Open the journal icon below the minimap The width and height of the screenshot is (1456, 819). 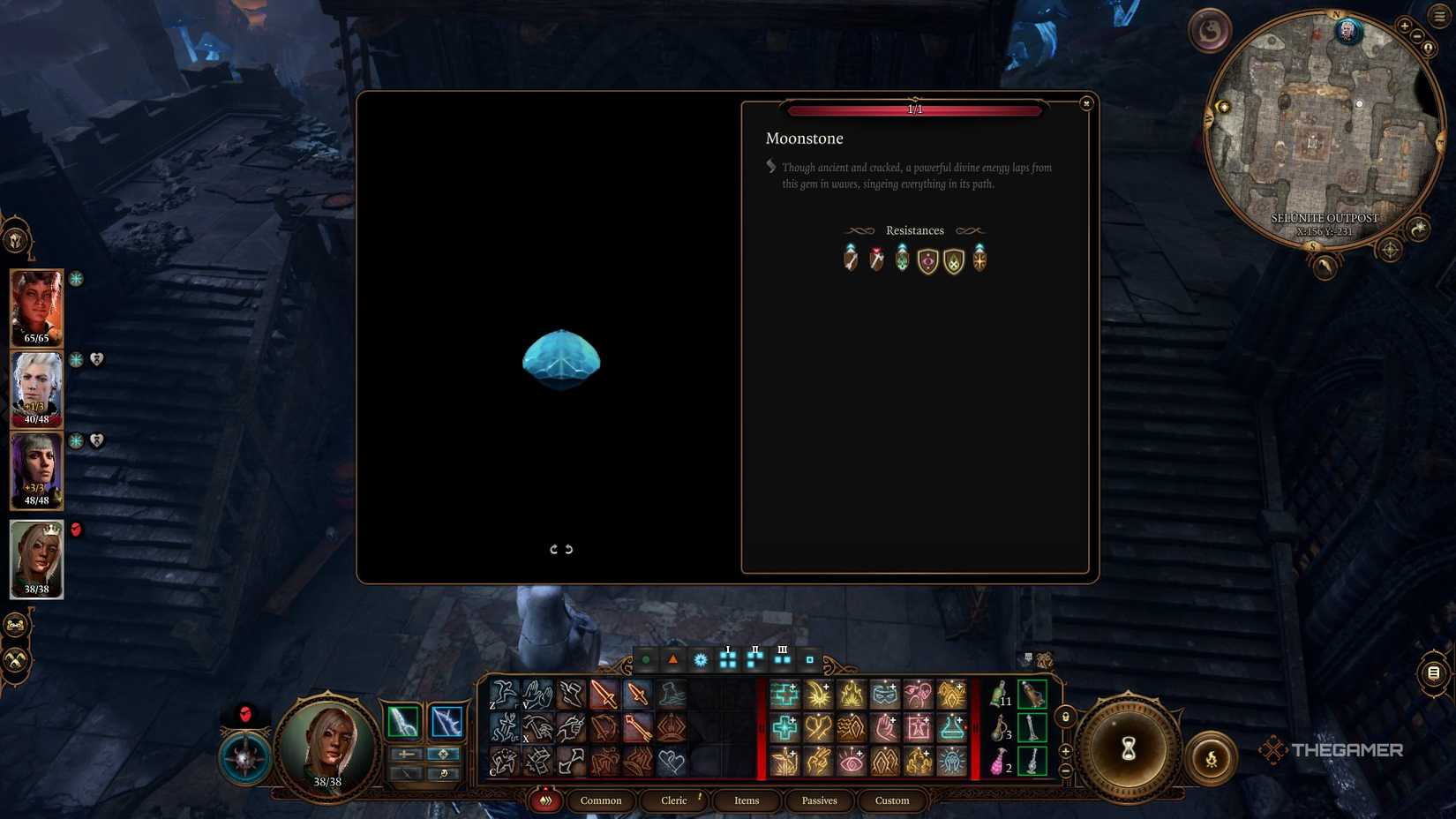point(1434,673)
